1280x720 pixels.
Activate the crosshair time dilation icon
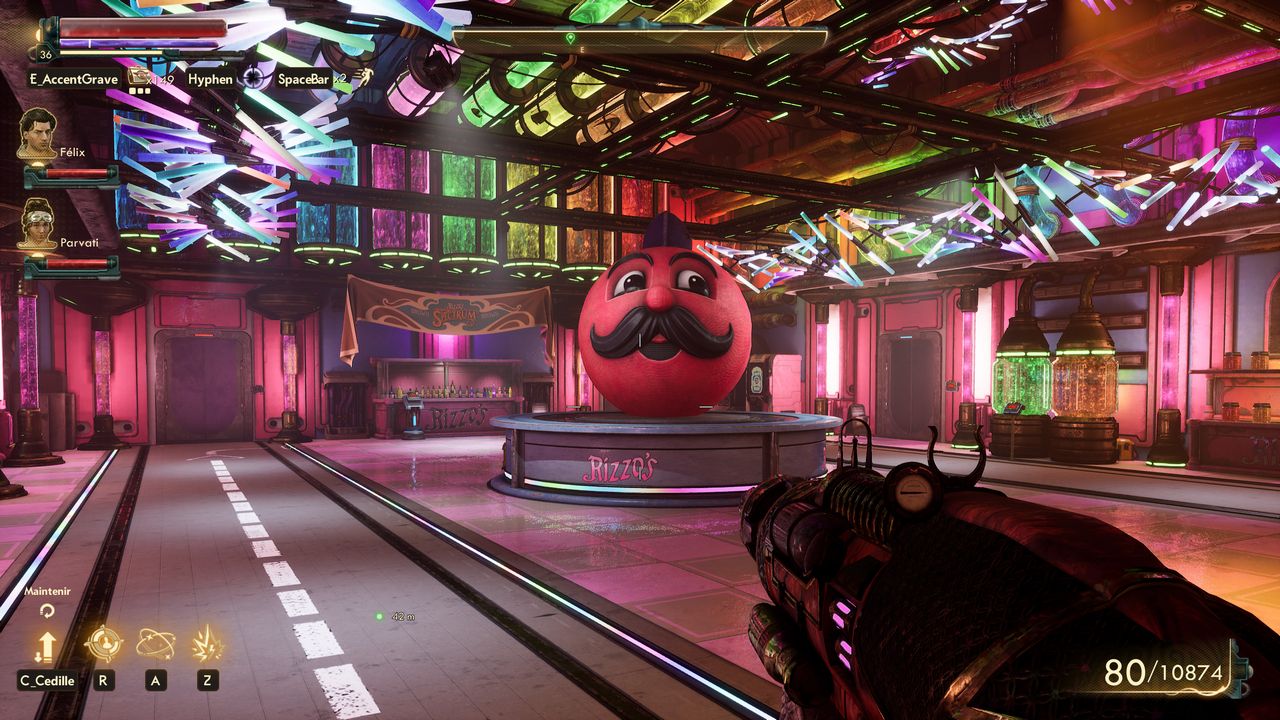(255, 77)
